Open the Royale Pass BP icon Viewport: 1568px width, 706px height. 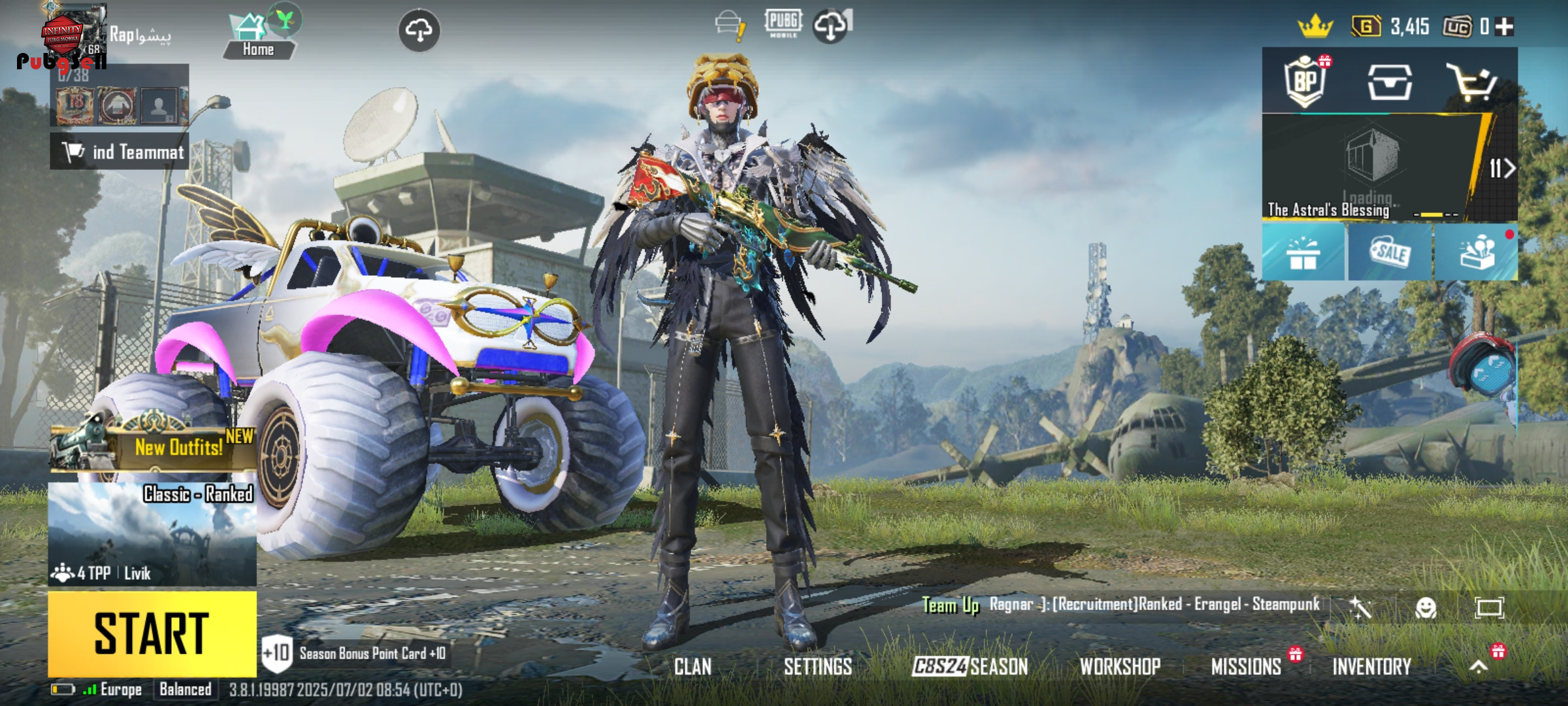pyautogui.click(x=1304, y=82)
